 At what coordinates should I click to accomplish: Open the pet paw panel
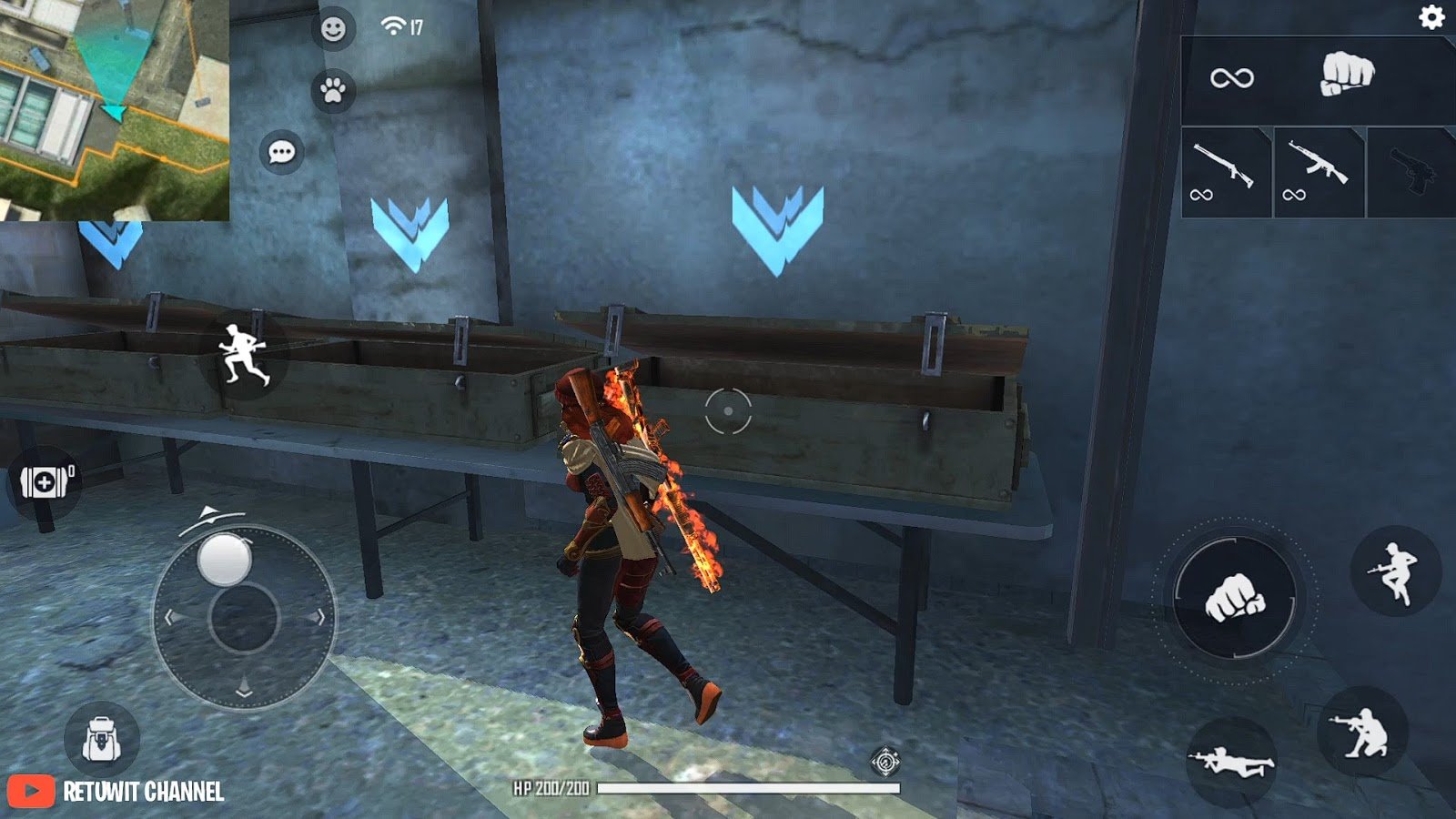pyautogui.click(x=333, y=87)
